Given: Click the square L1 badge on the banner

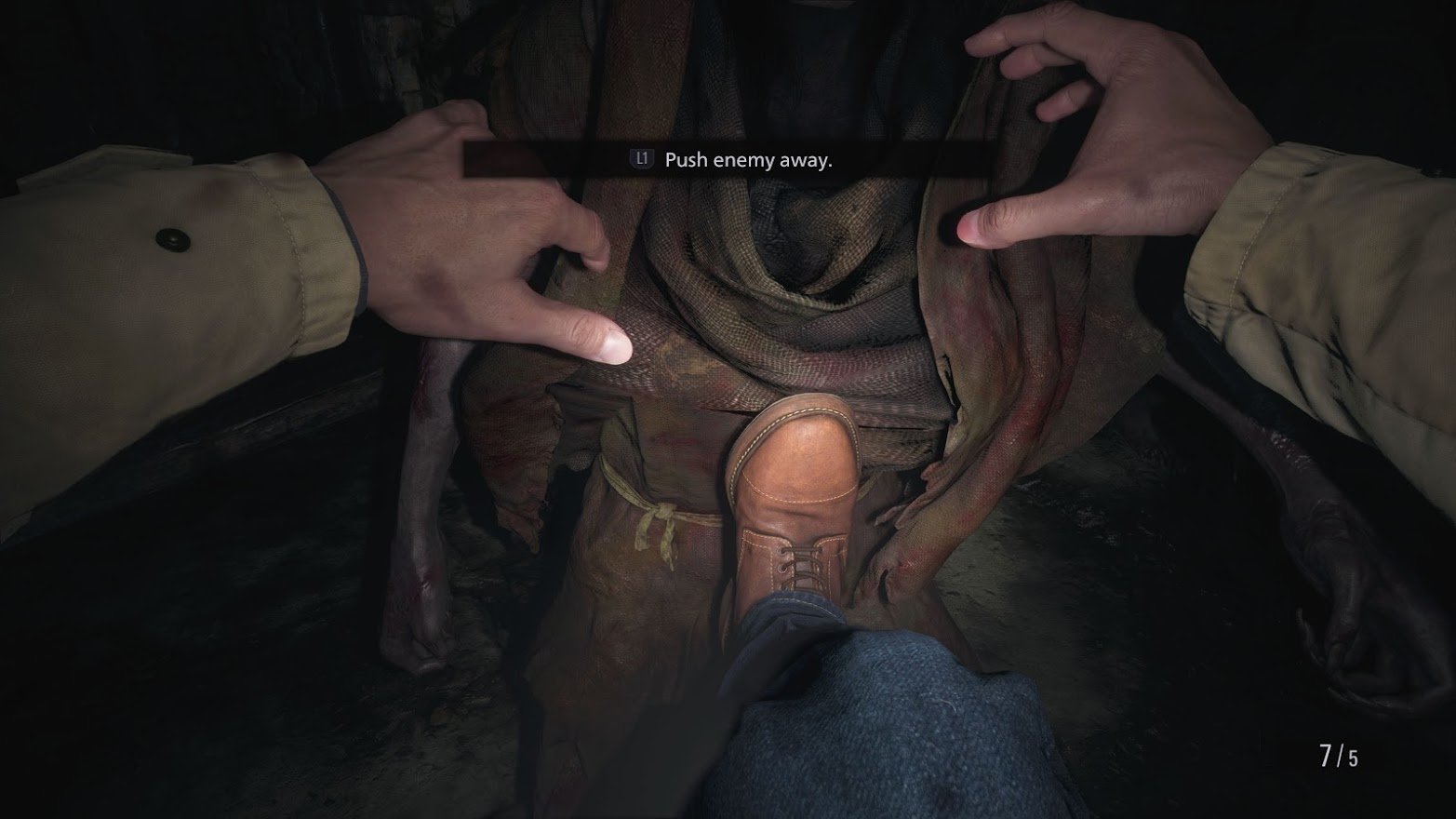Looking at the screenshot, I should [x=640, y=160].
